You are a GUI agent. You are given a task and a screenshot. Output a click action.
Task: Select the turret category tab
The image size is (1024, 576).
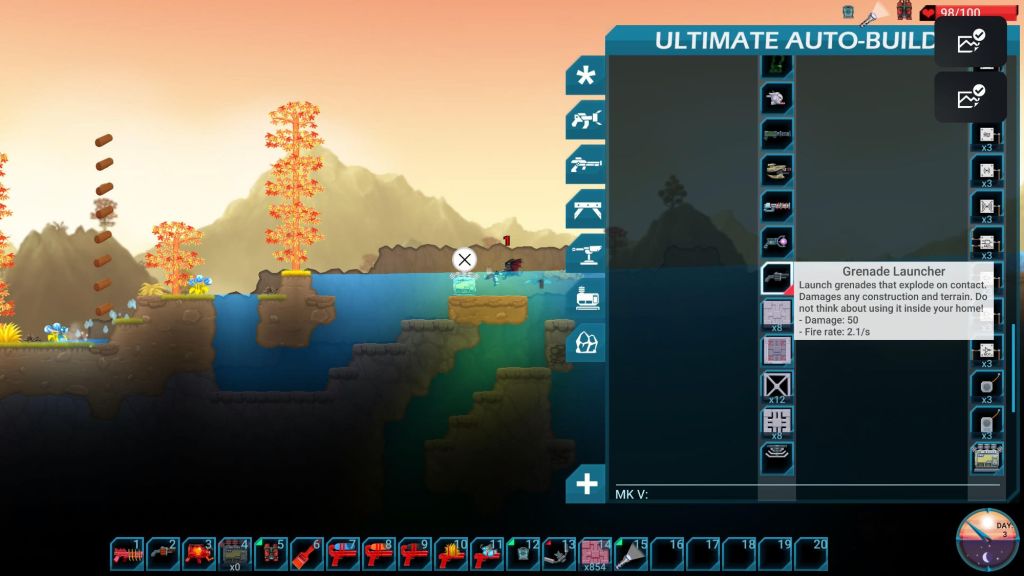pos(585,254)
